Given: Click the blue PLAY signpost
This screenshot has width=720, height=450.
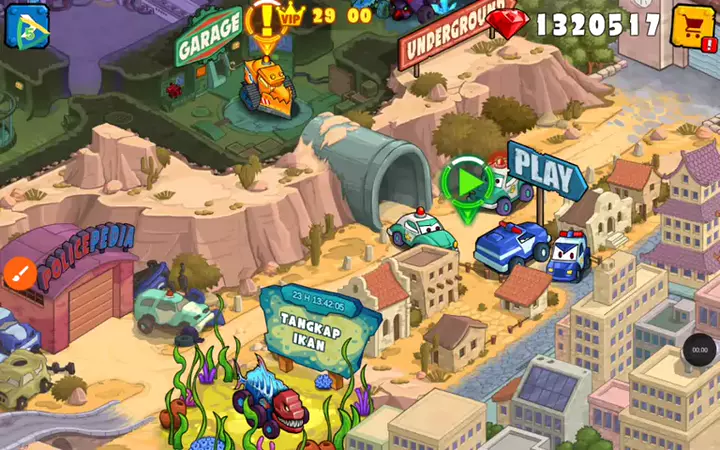Looking at the screenshot, I should pos(544,171).
